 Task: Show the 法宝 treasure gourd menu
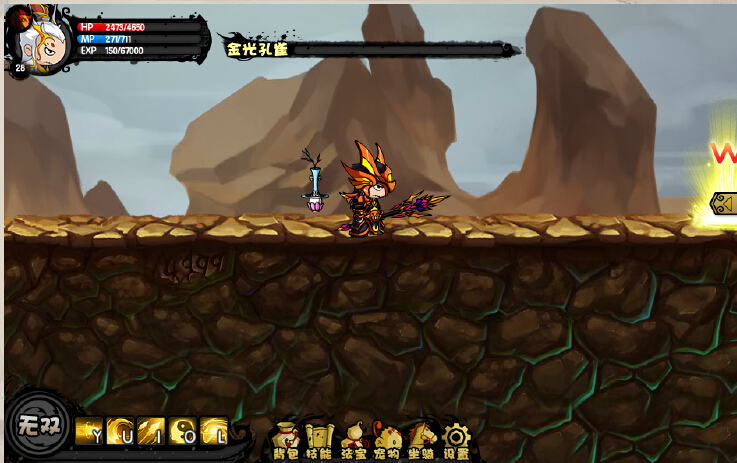(x=353, y=440)
